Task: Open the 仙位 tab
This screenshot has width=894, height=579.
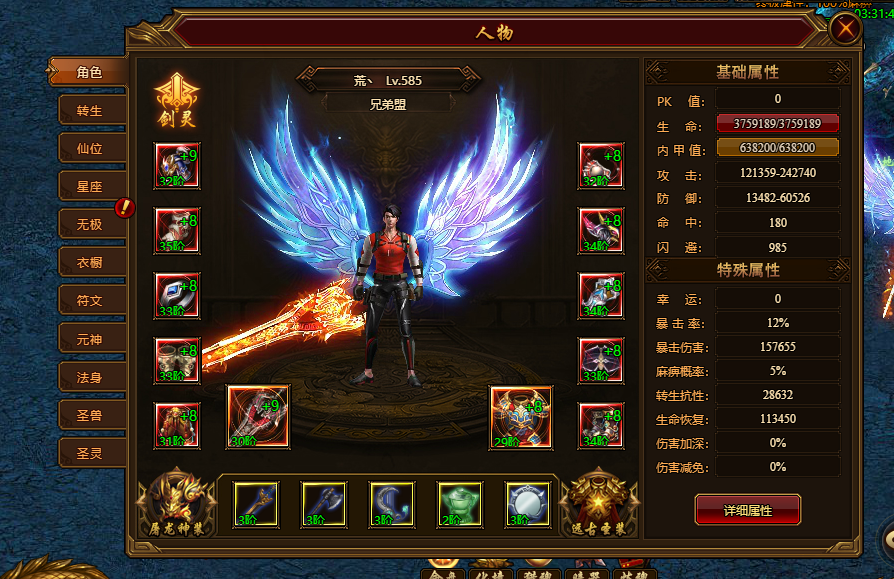Action: click(x=89, y=149)
